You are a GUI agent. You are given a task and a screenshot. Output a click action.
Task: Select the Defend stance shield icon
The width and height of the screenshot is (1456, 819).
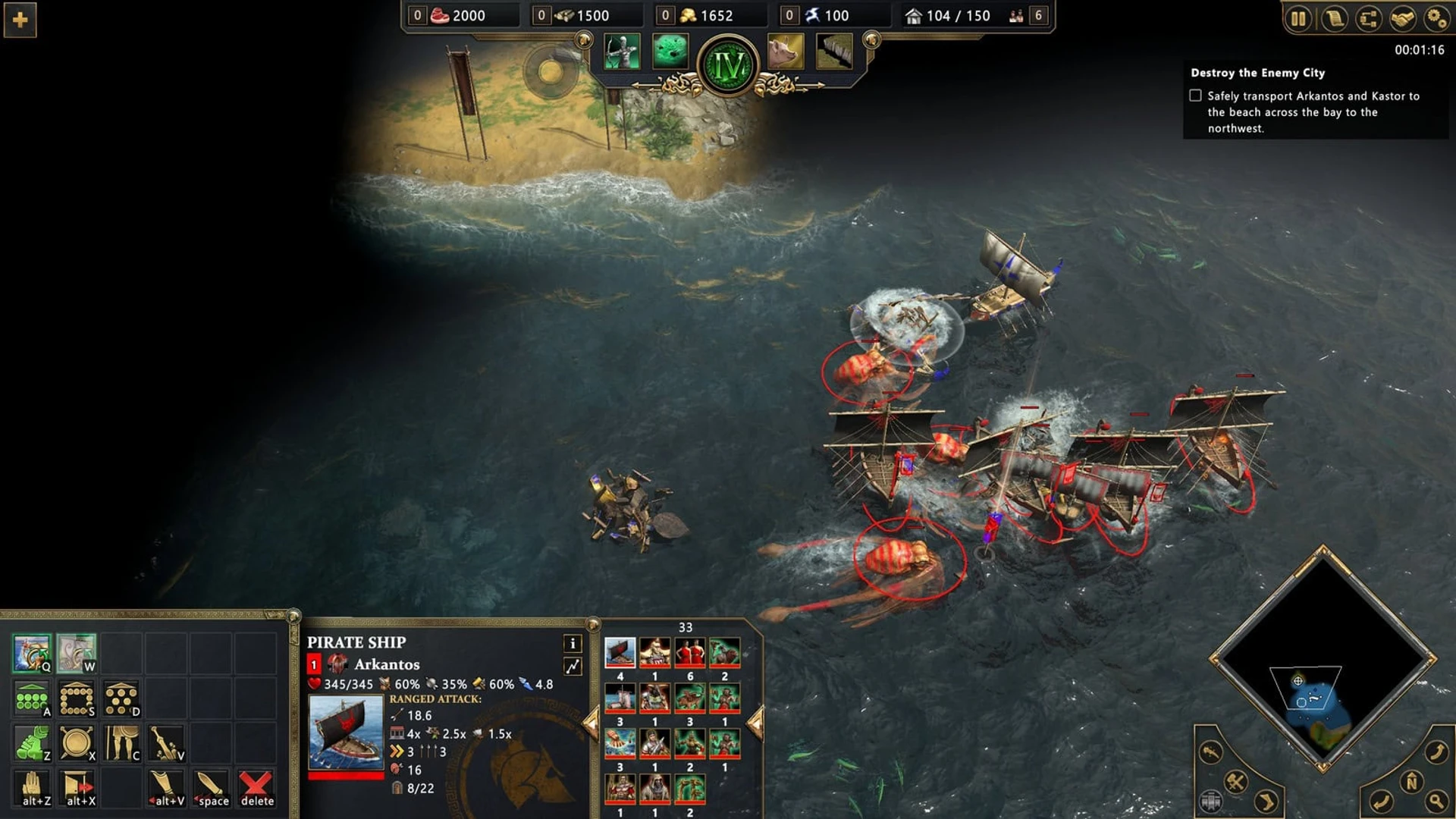(x=77, y=742)
